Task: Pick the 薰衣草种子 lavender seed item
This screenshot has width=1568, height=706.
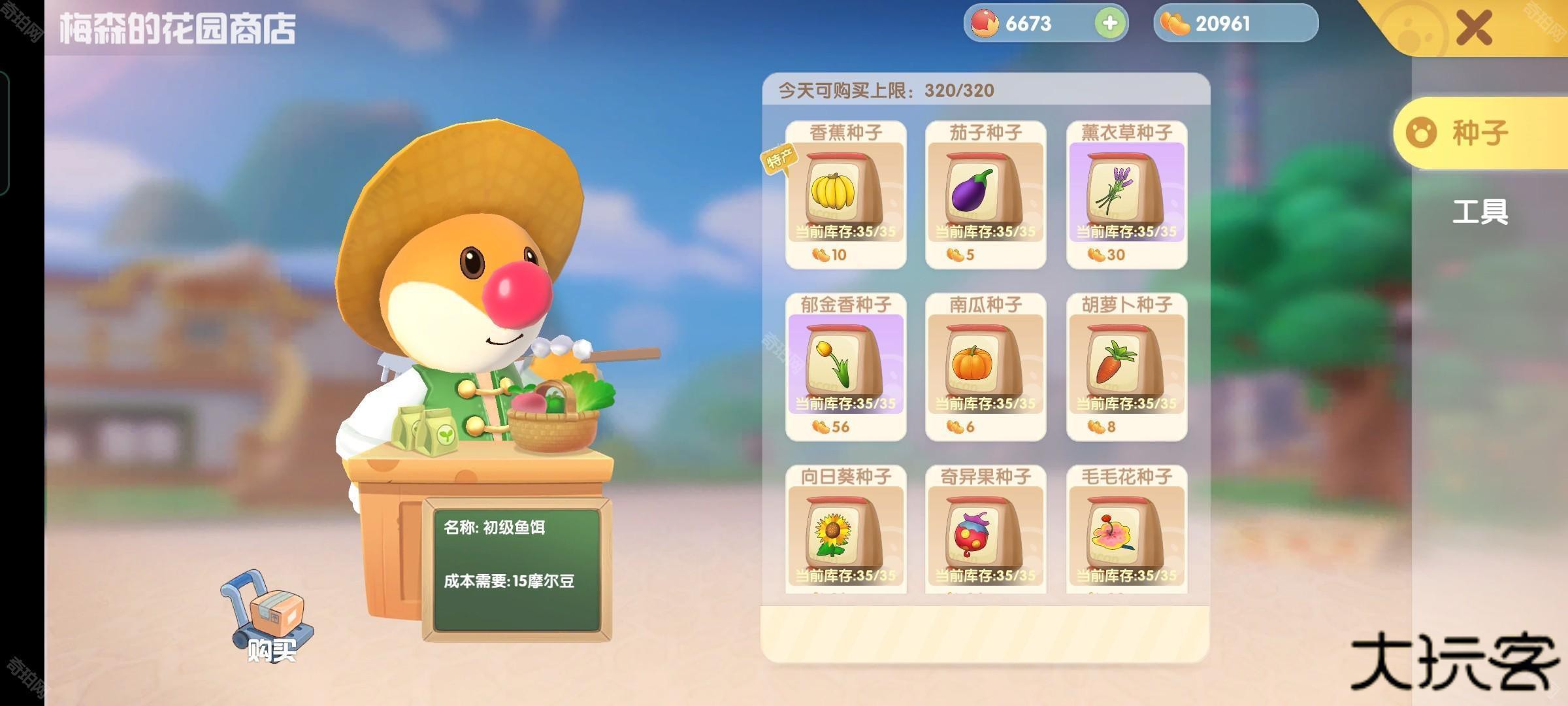Action: [1126, 194]
